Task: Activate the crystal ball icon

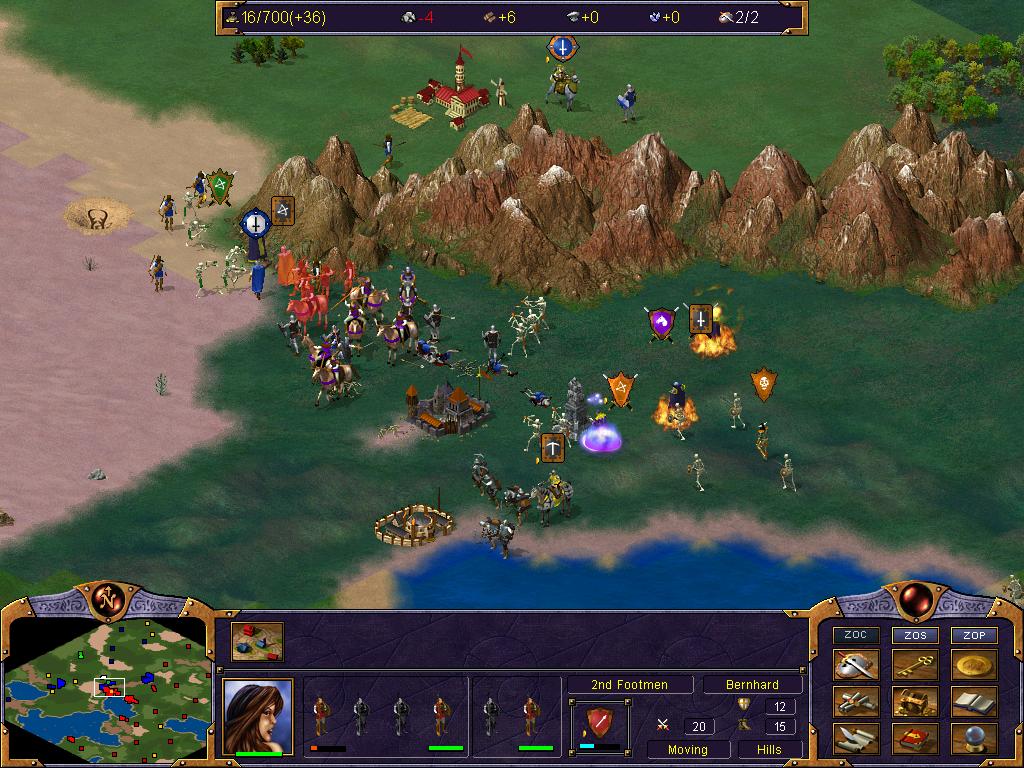Action: pos(974,739)
